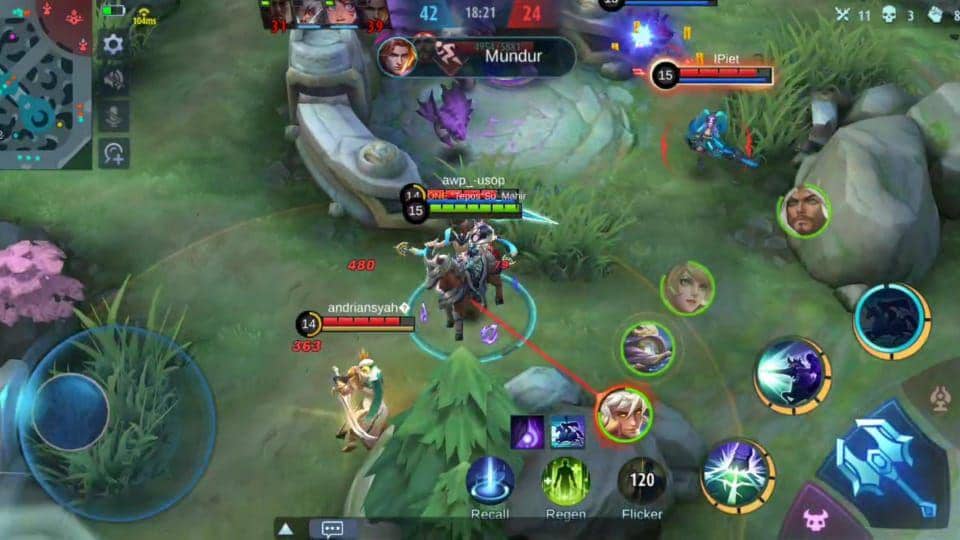Target the white-haired enemy hero portrait
This screenshot has height=540, width=960.
click(x=624, y=414)
